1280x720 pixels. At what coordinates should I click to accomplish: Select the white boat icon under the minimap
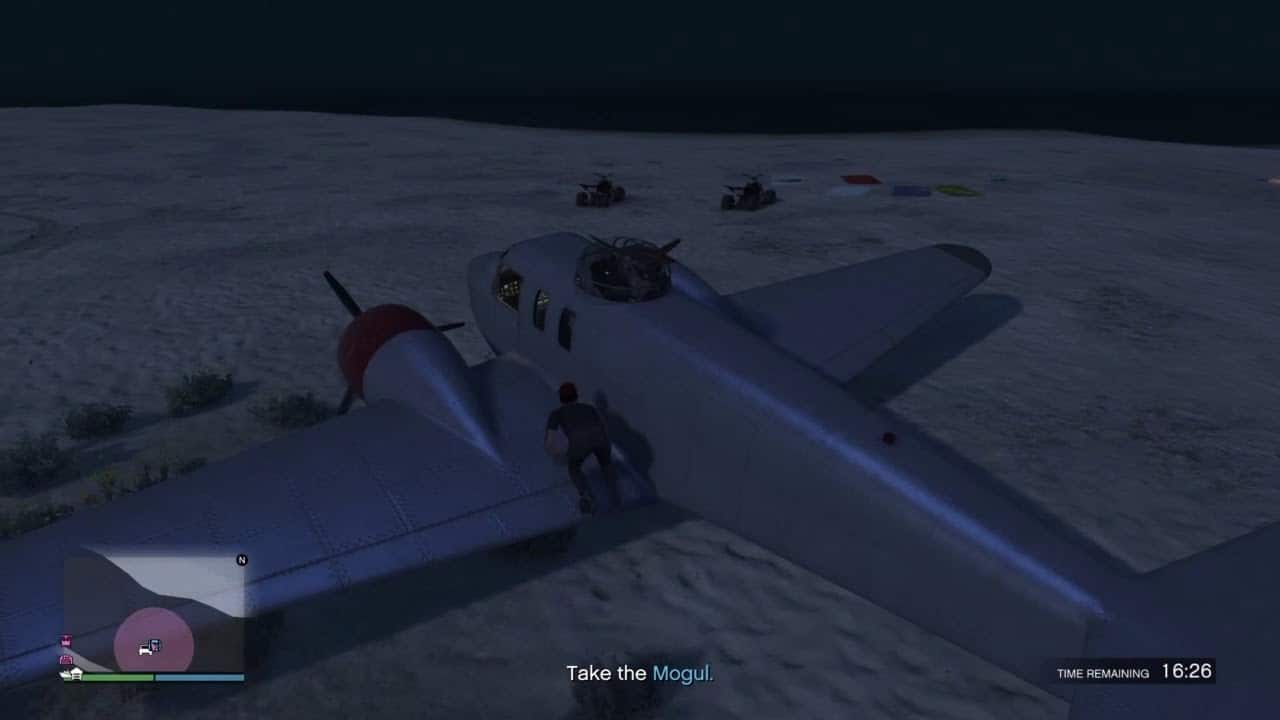pos(64,674)
